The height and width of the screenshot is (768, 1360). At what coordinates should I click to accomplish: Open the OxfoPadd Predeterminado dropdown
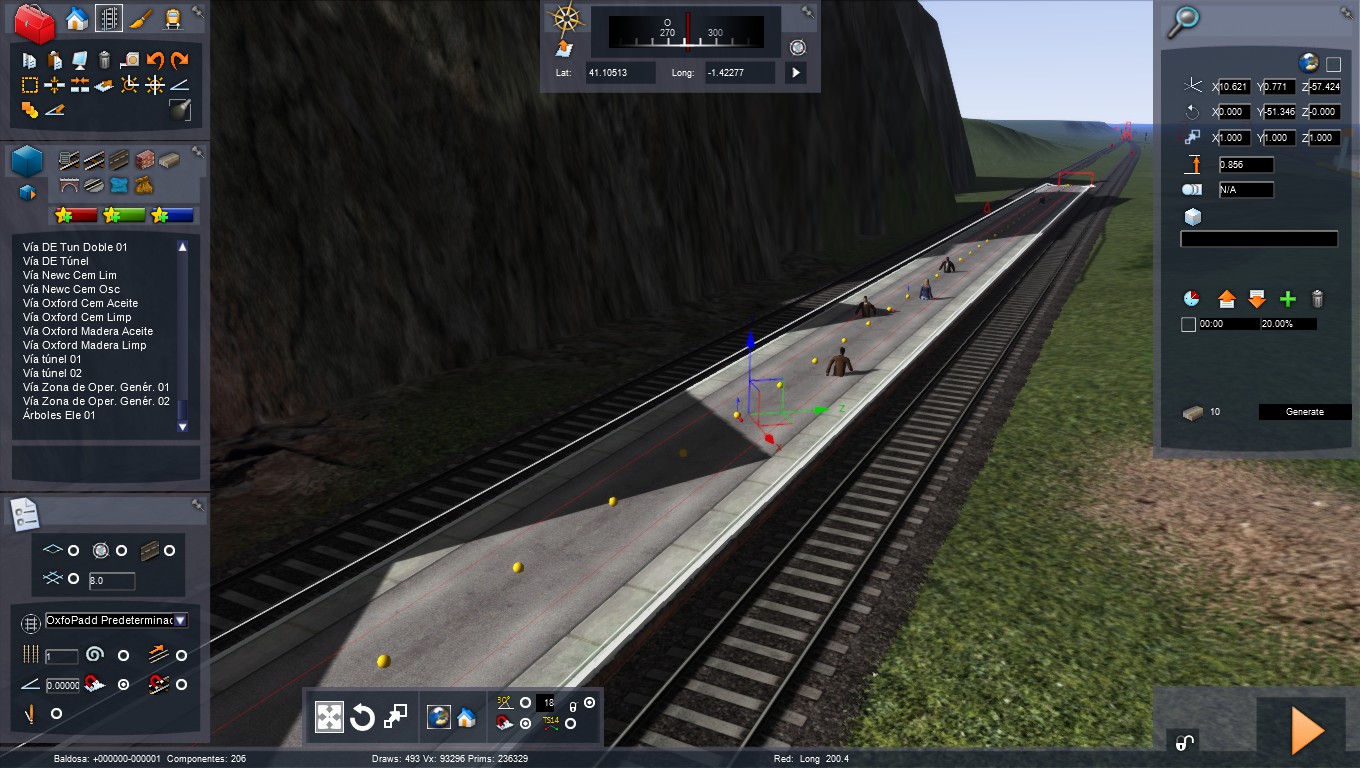click(x=180, y=621)
